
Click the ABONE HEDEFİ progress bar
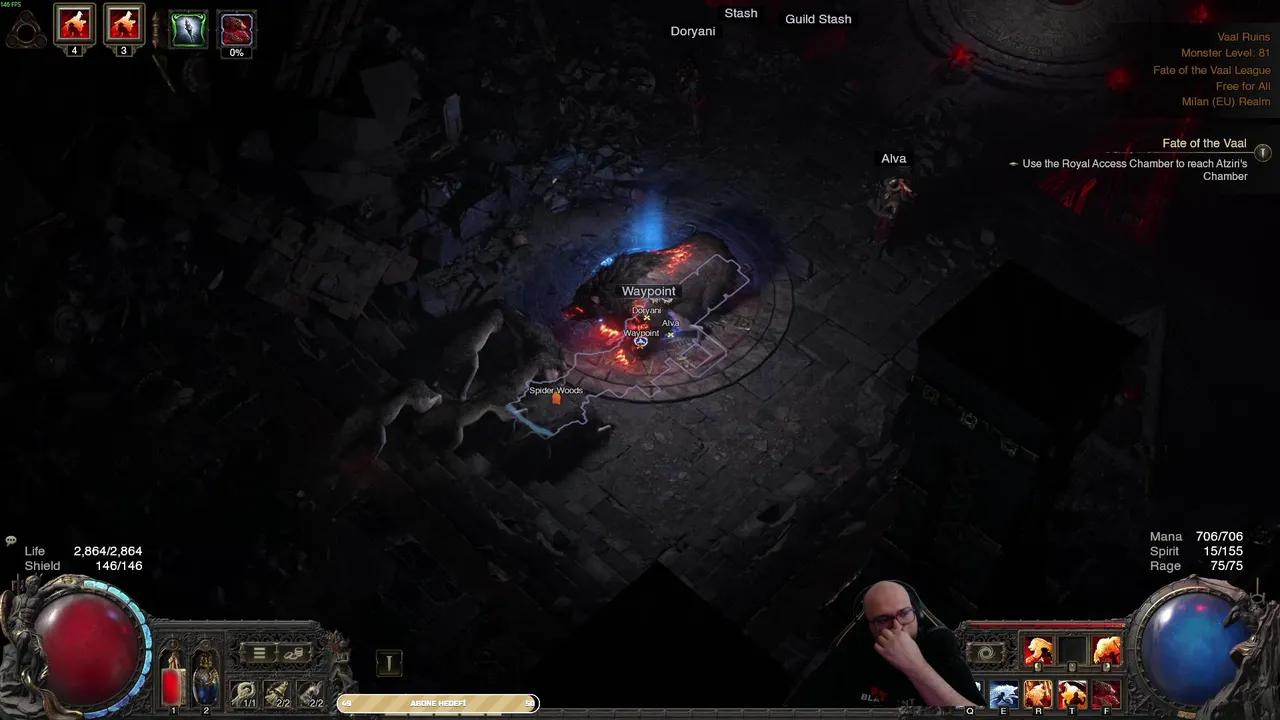click(x=437, y=703)
